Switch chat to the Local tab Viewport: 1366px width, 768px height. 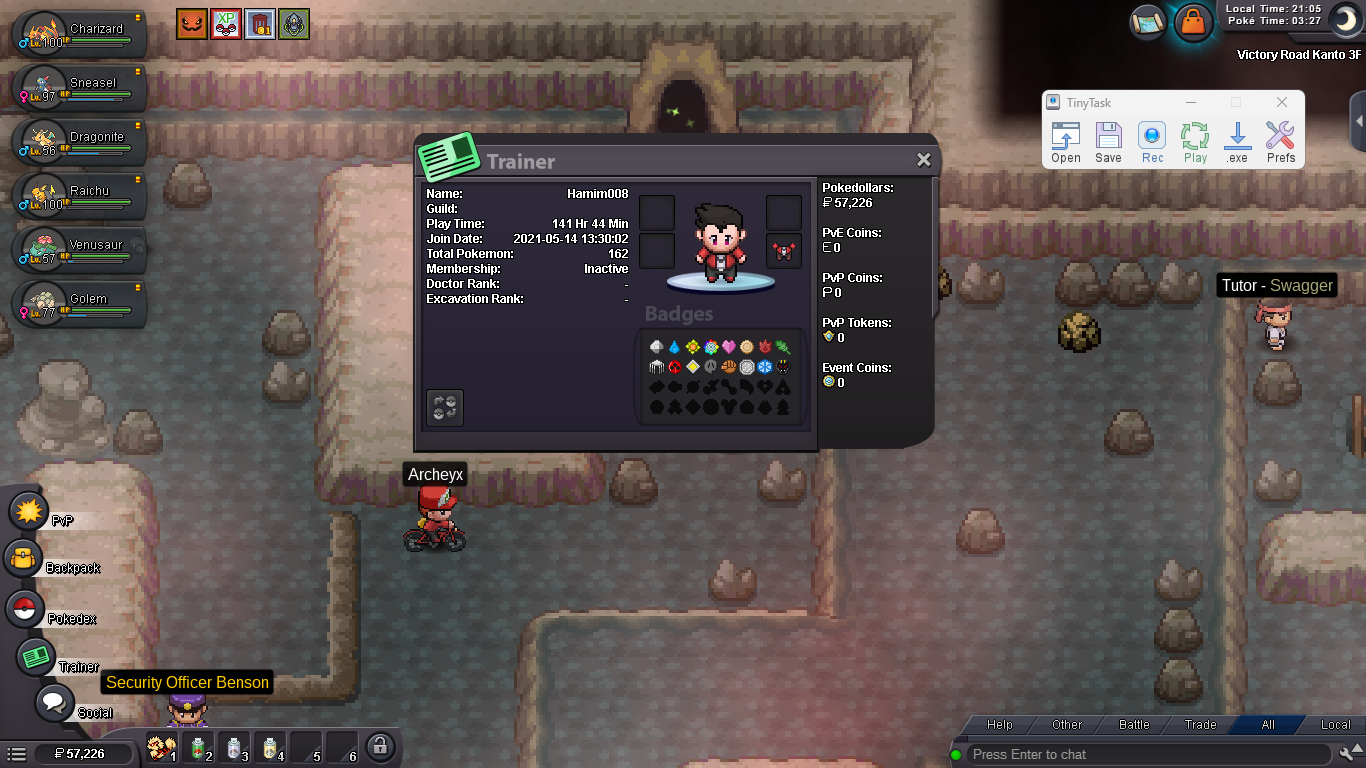1335,725
